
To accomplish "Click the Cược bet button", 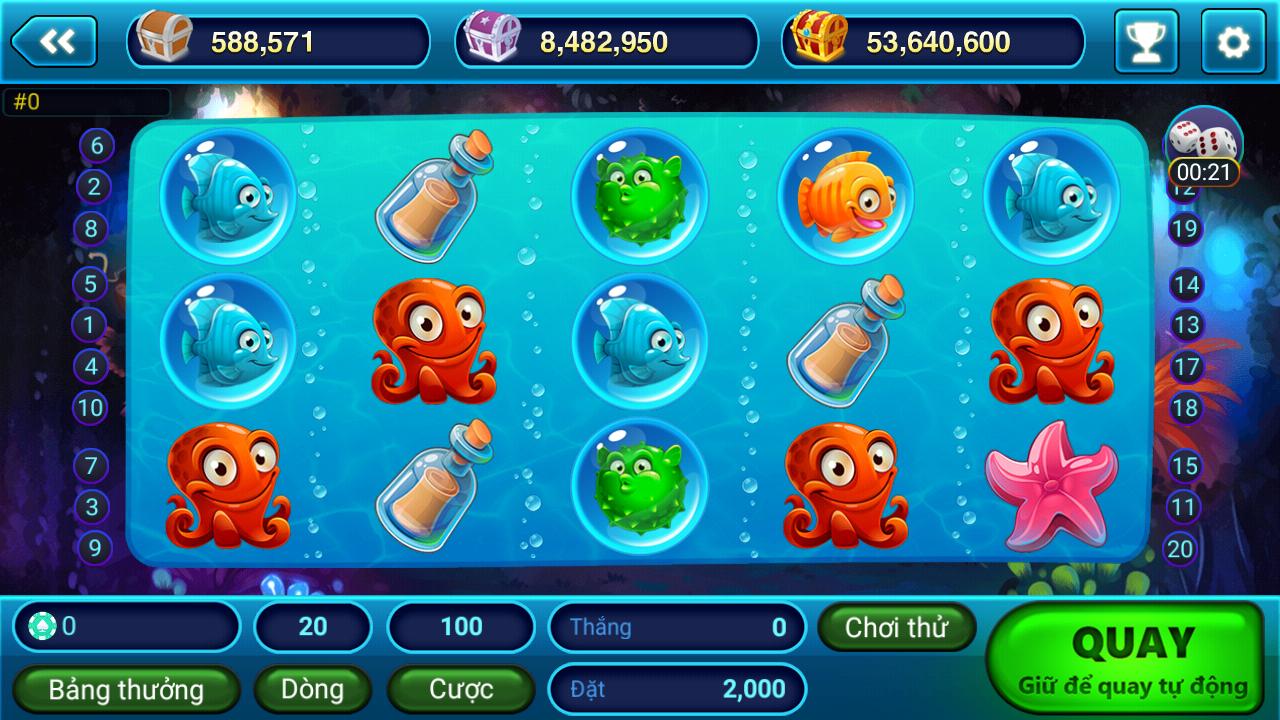I will pyautogui.click(x=459, y=689).
